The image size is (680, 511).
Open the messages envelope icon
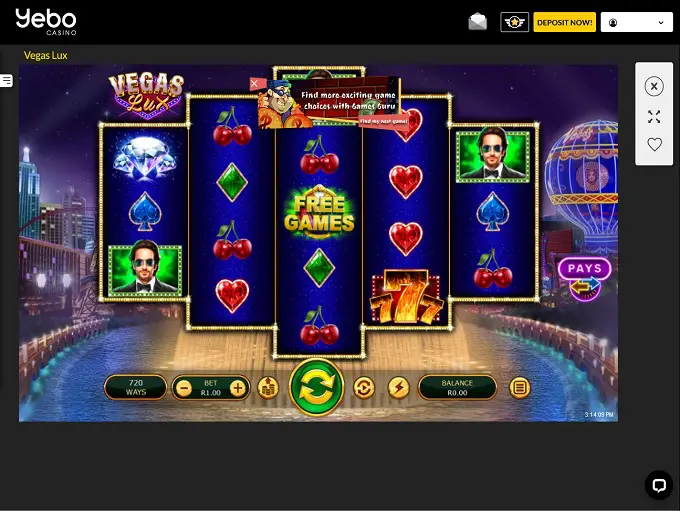[478, 22]
